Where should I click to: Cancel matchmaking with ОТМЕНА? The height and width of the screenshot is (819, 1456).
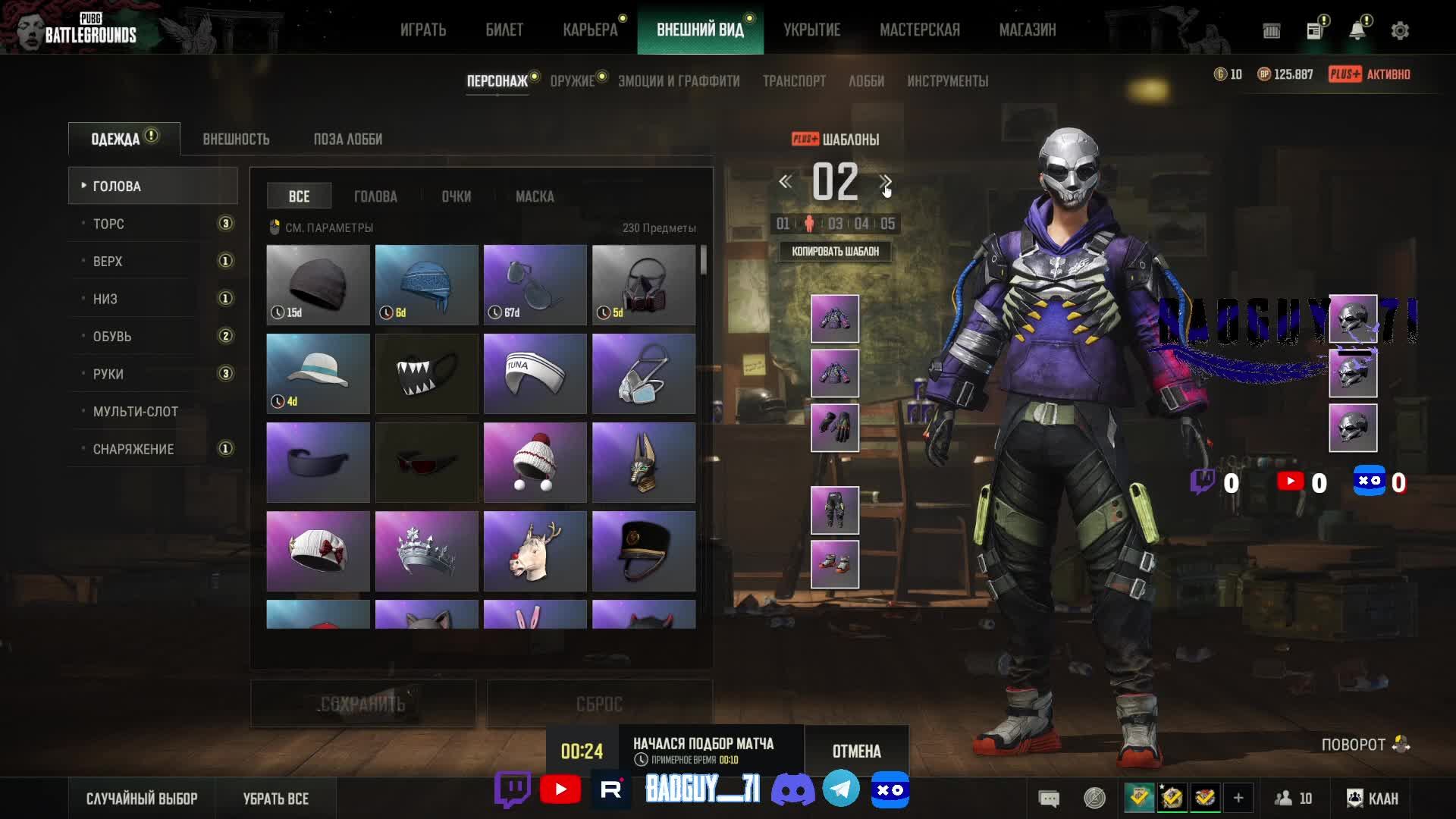pyautogui.click(x=856, y=752)
